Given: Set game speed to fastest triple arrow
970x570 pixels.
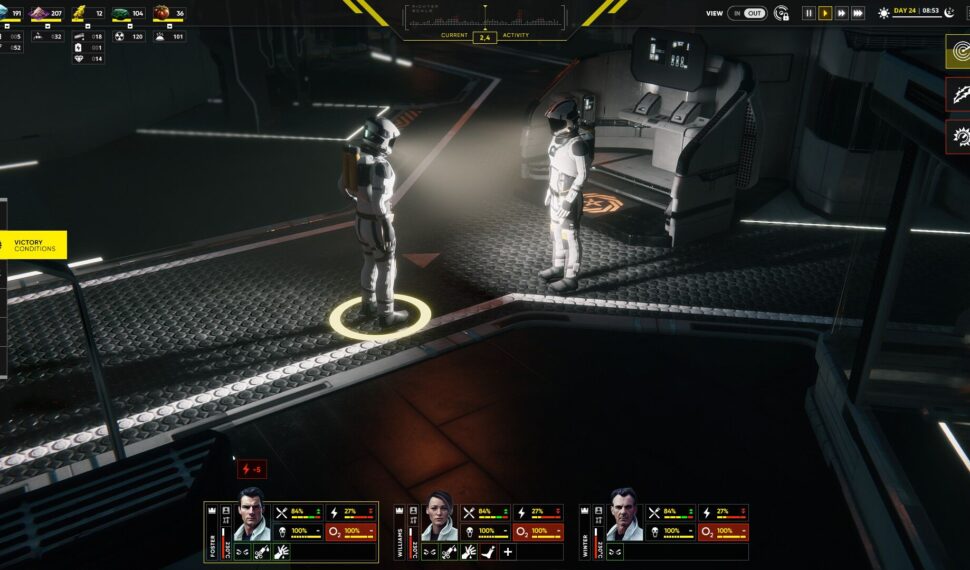Looking at the screenshot, I should pyautogui.click(x=858, y=13).
